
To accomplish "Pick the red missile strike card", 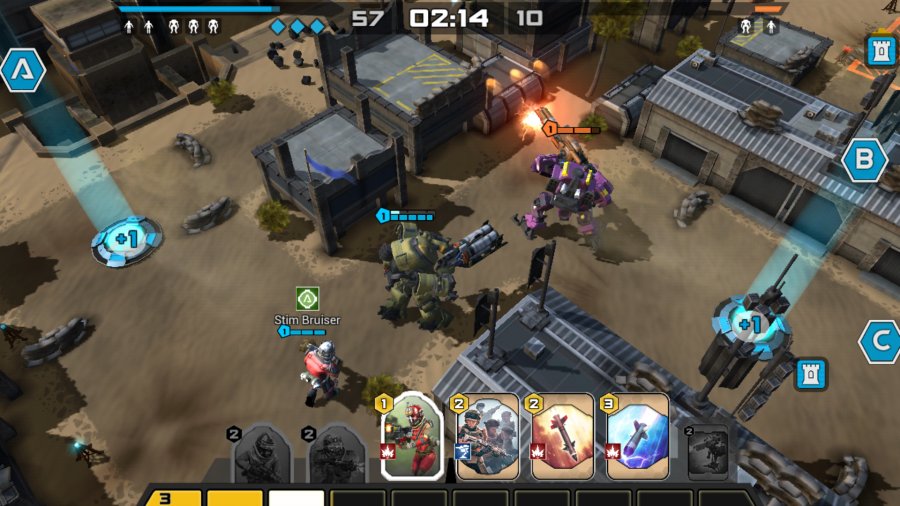I will click(562, 436).
